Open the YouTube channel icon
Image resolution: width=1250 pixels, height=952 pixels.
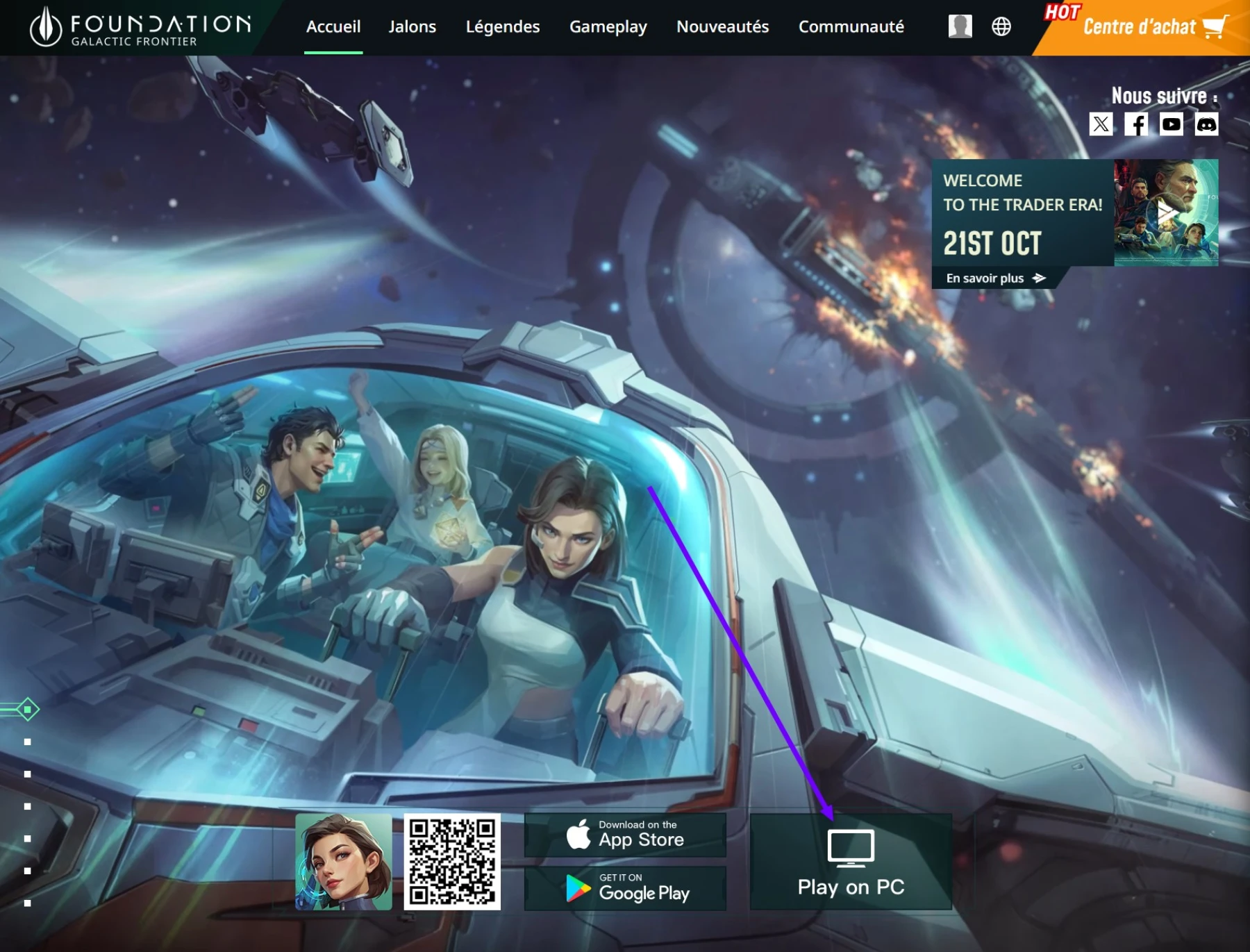point(1172,125)
